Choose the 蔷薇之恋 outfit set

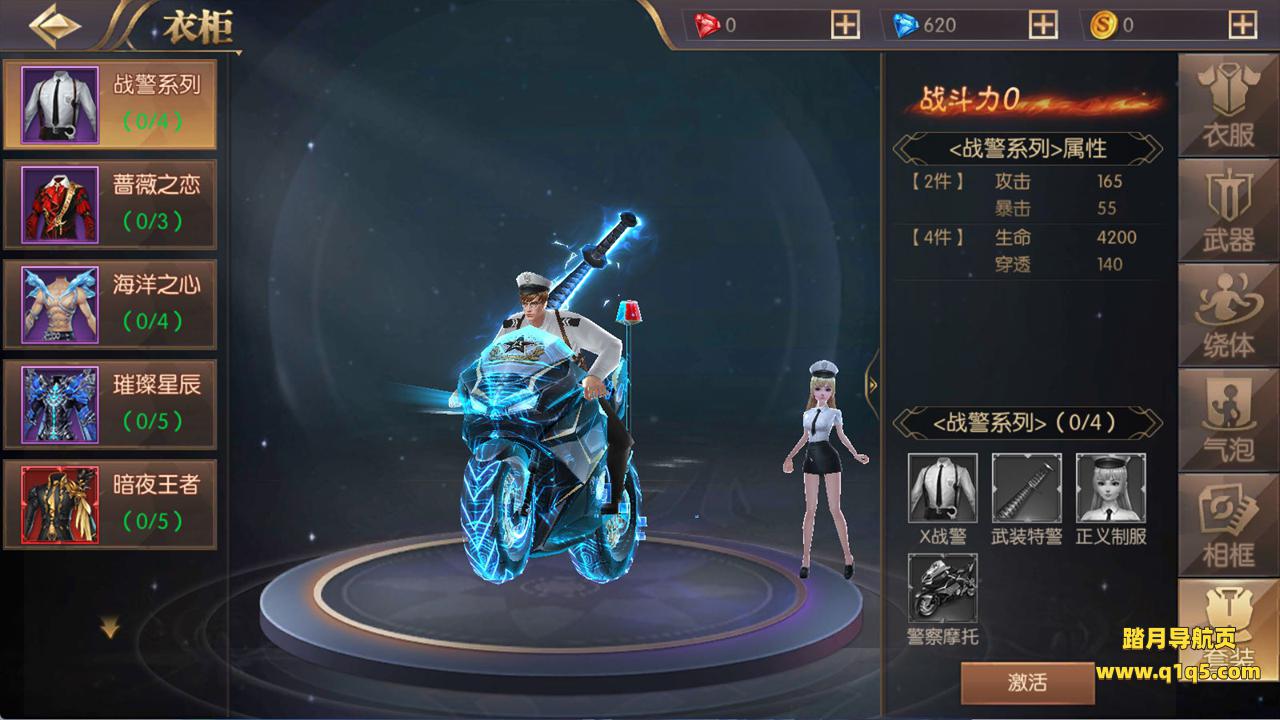(x=109, y=204)
